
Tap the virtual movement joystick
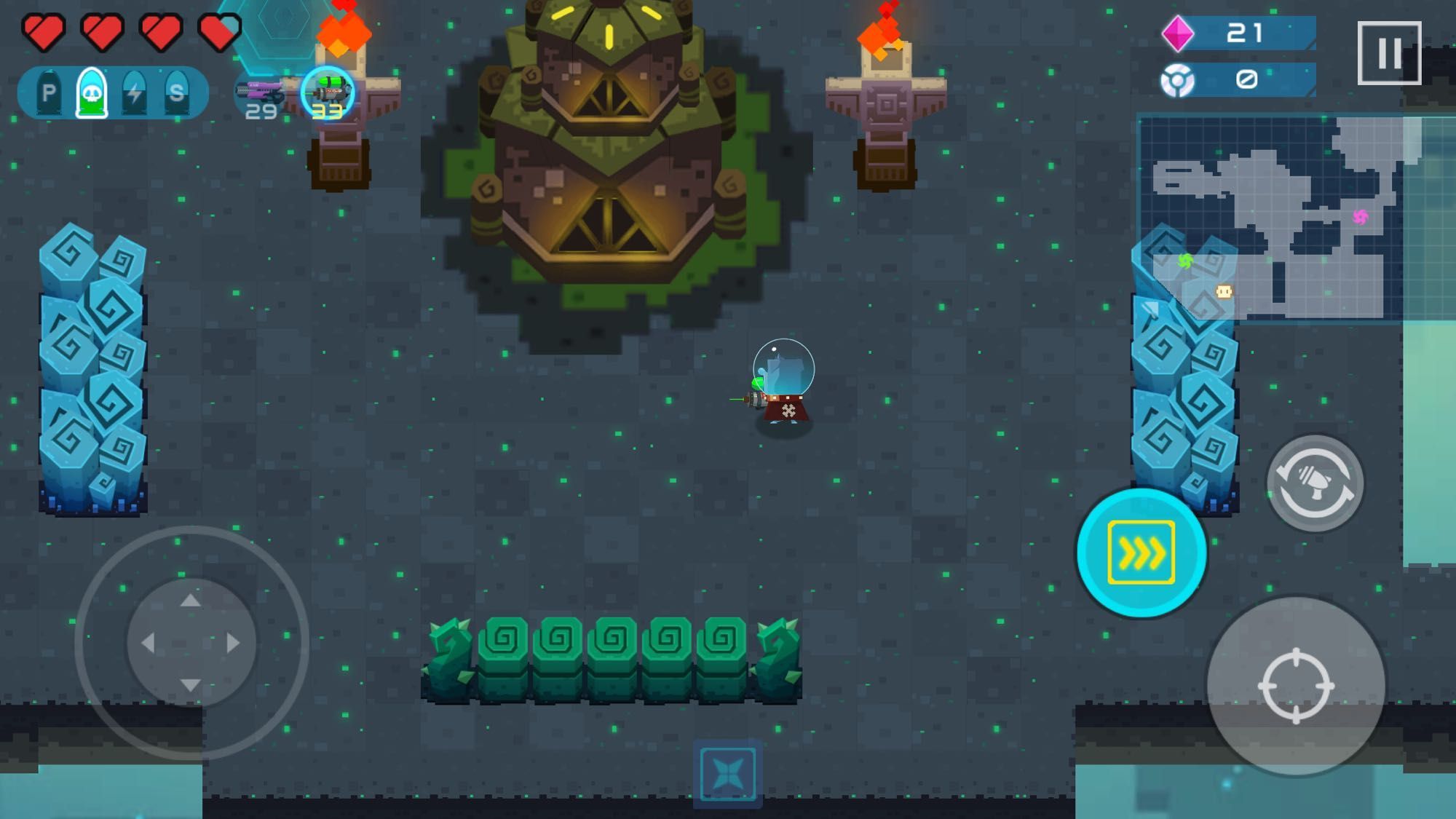pos(191,643)
